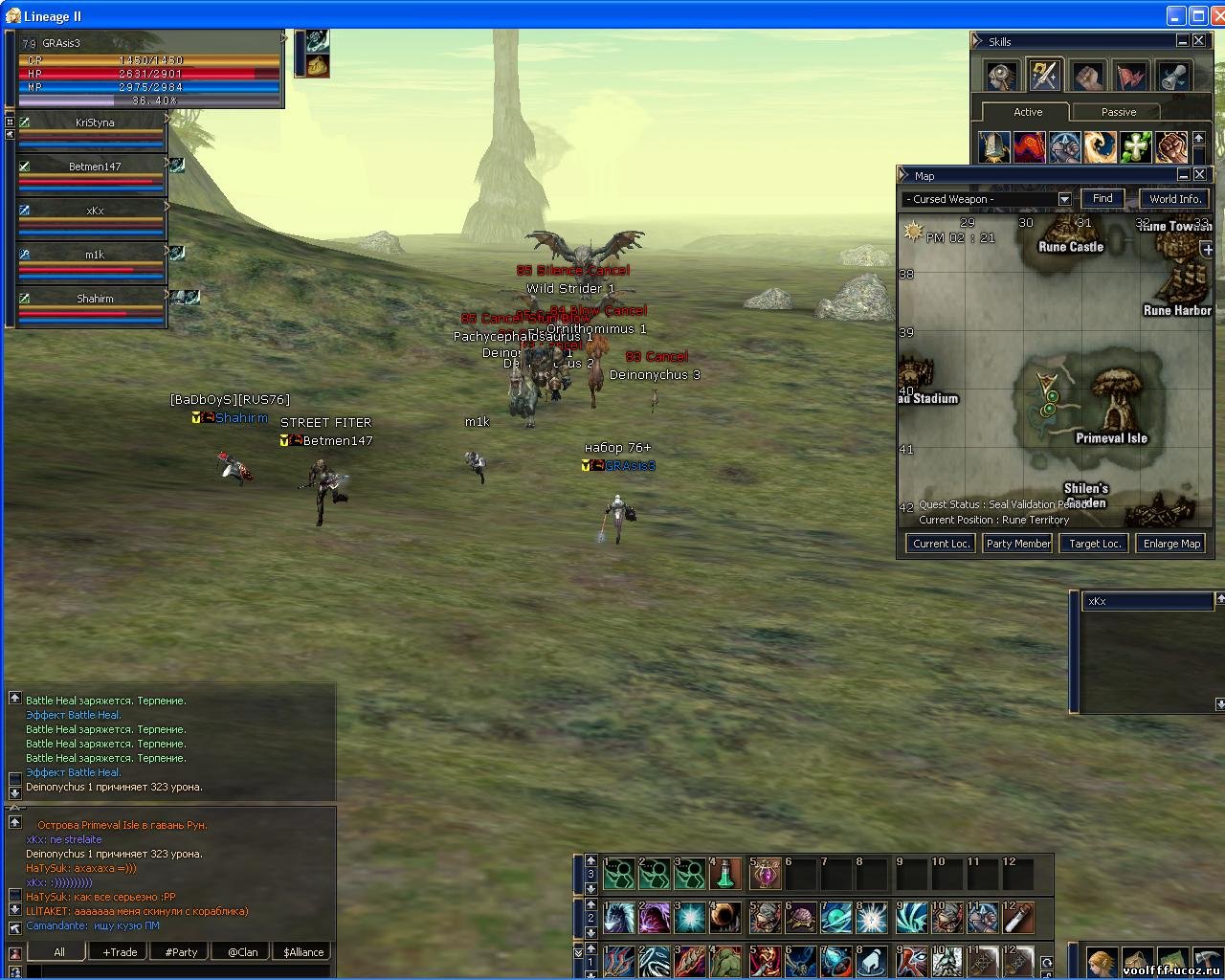Switch to the @Clan chat tab
1225x980 pixels.
click(242, 952)
